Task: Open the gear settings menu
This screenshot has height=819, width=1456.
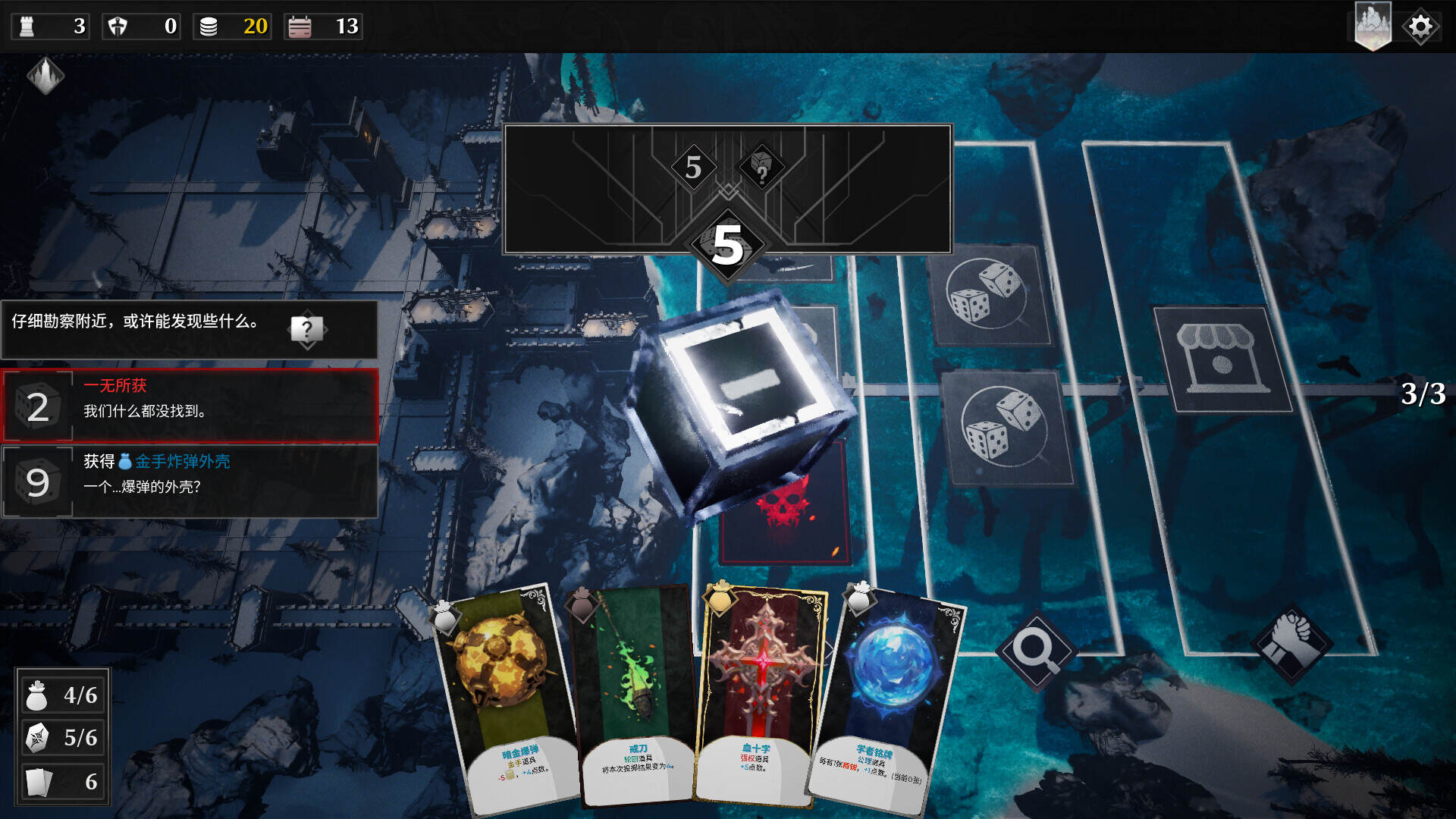Action: [1420, 27]
